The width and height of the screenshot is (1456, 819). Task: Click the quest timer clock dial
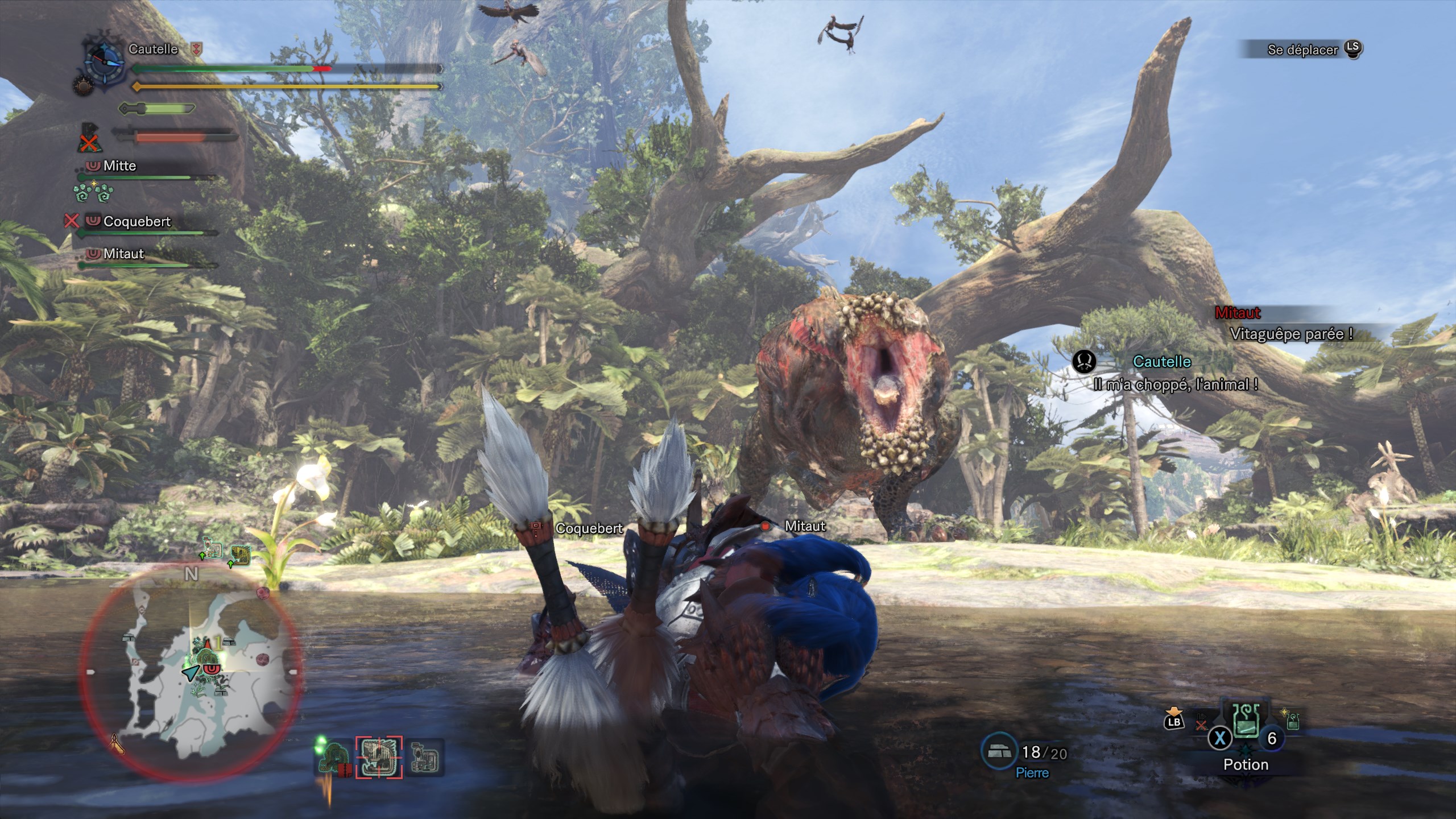pos(105,61)
